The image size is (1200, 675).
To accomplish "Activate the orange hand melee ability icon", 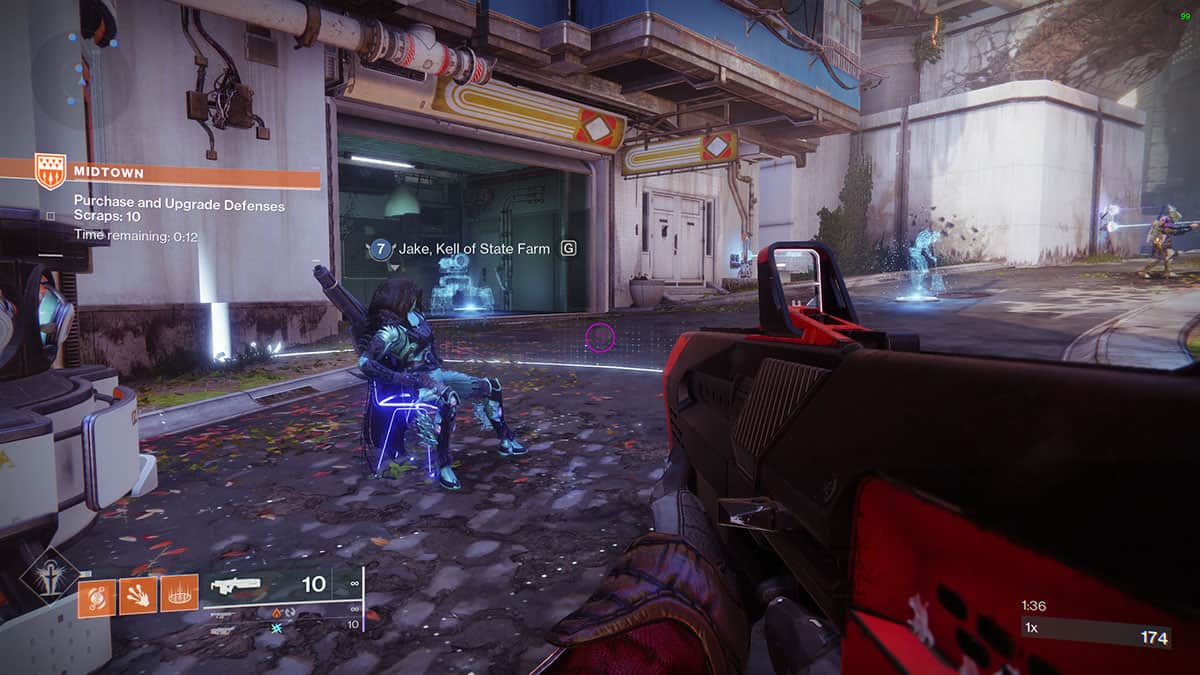I will pyautogui.click(x=138, y=596).
